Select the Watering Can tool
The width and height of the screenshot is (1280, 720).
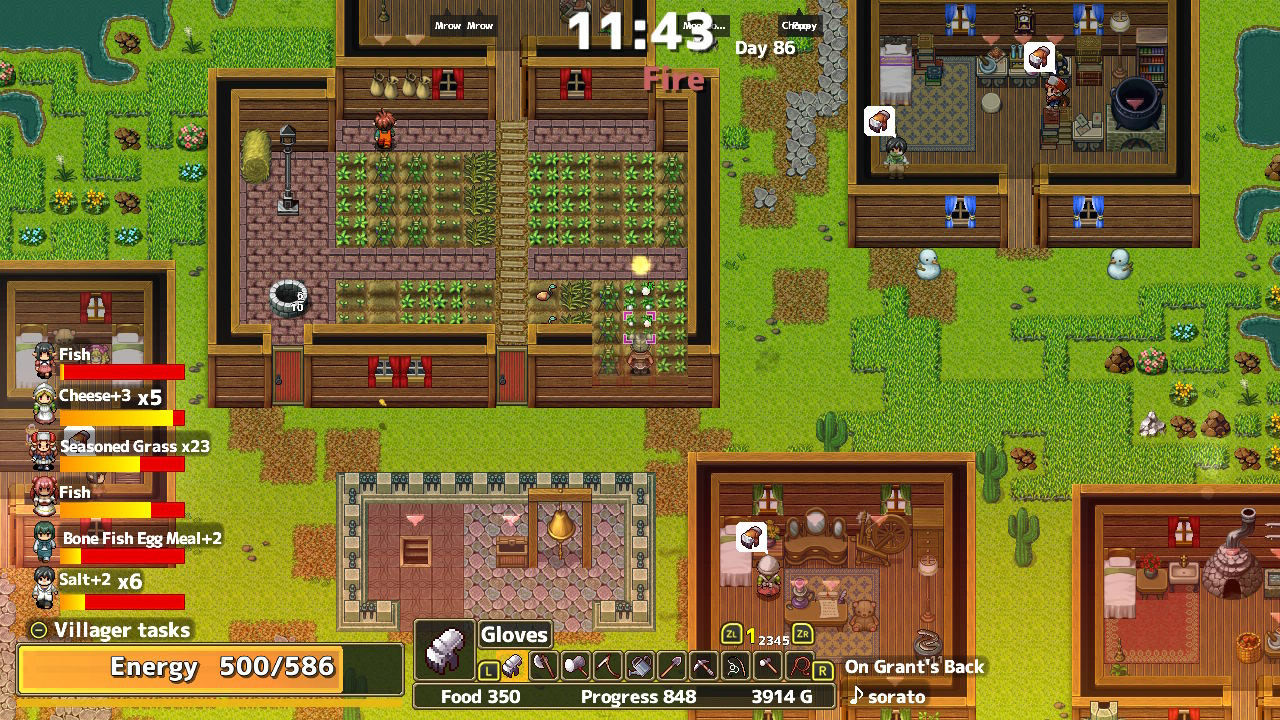tap(642, 666)
